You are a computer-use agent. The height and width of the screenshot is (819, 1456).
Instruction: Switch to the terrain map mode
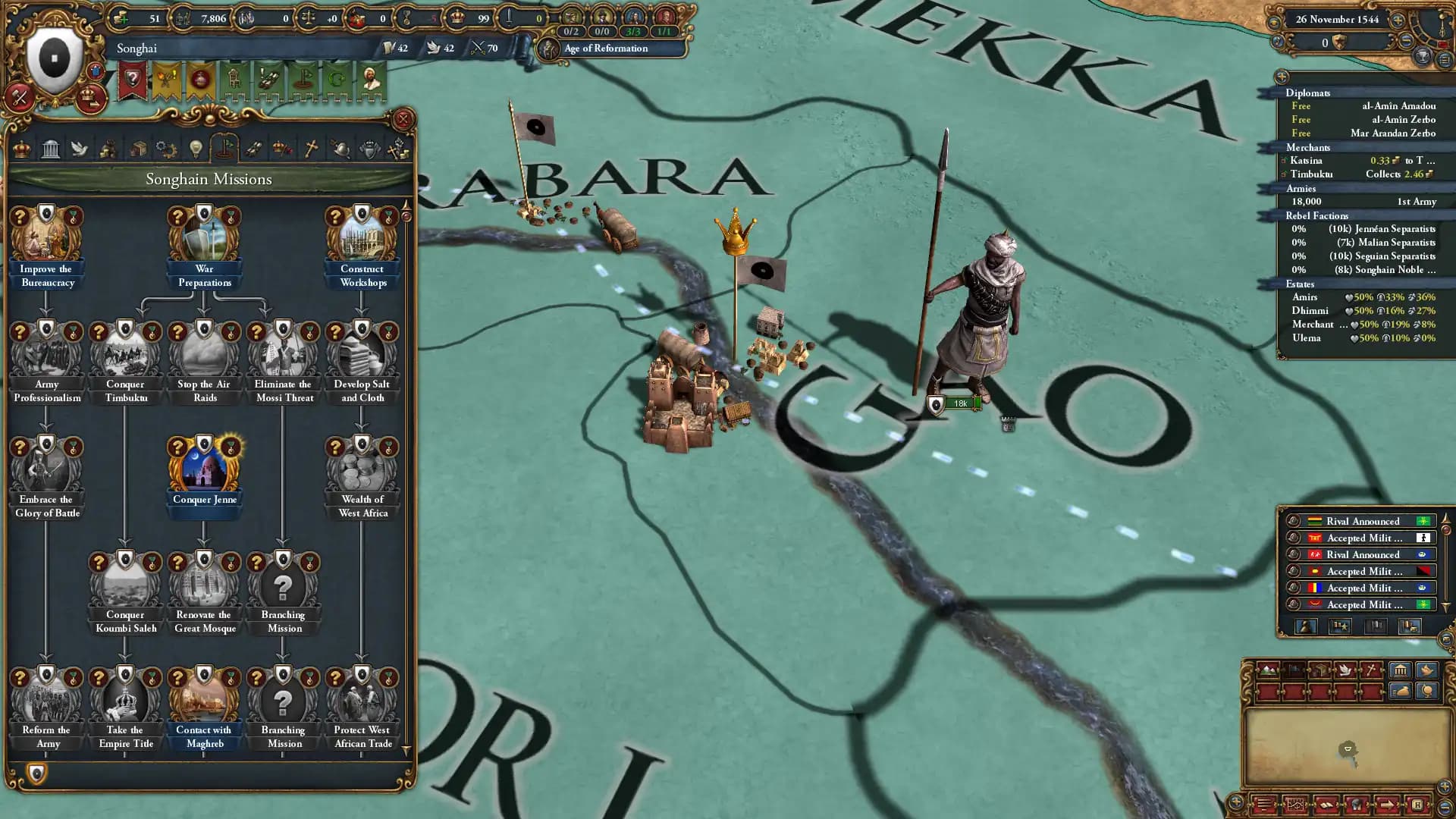point(1269,670)
